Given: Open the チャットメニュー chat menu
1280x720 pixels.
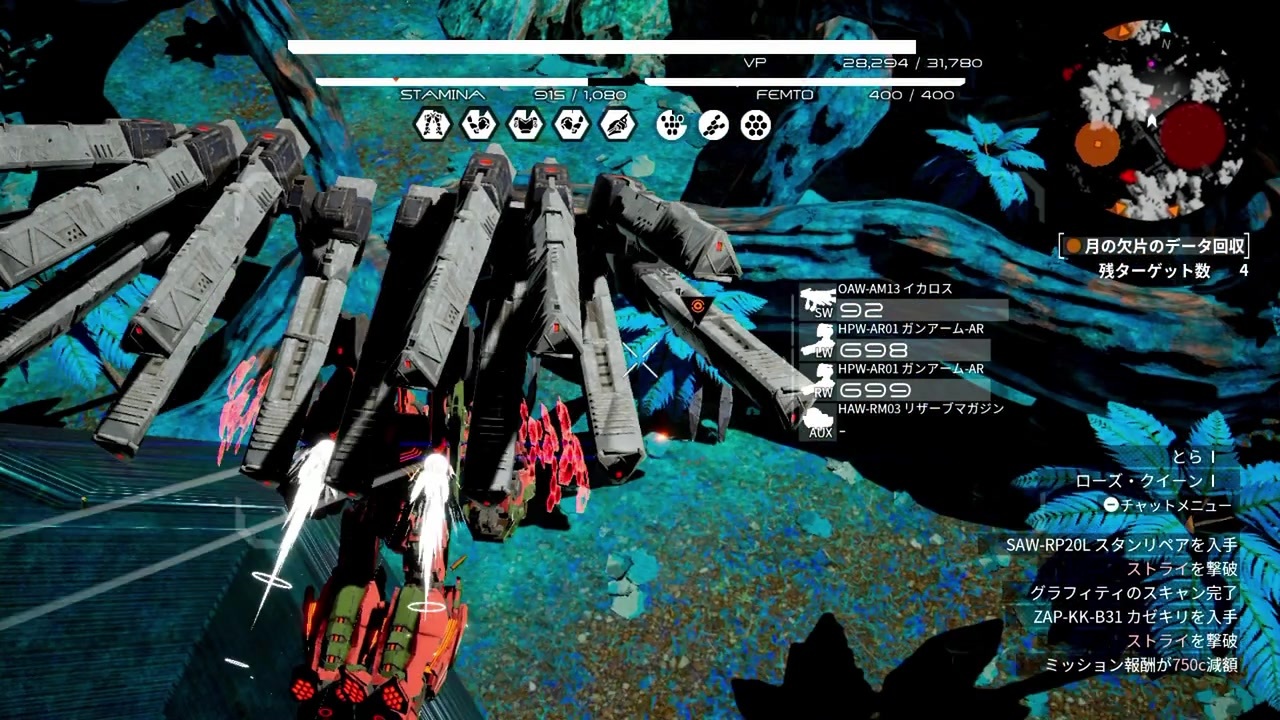Looking at the screenshot, I should 1168,505.
